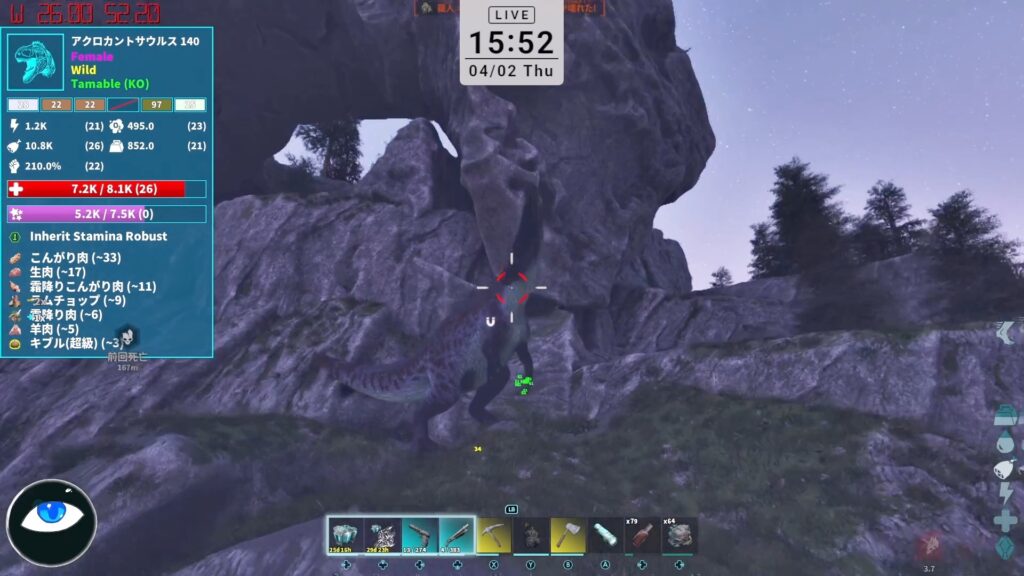Viewport: 1024px width, 576px height.
Task: Click the LIVE clock overlay
Action: (x=511, y=42)
